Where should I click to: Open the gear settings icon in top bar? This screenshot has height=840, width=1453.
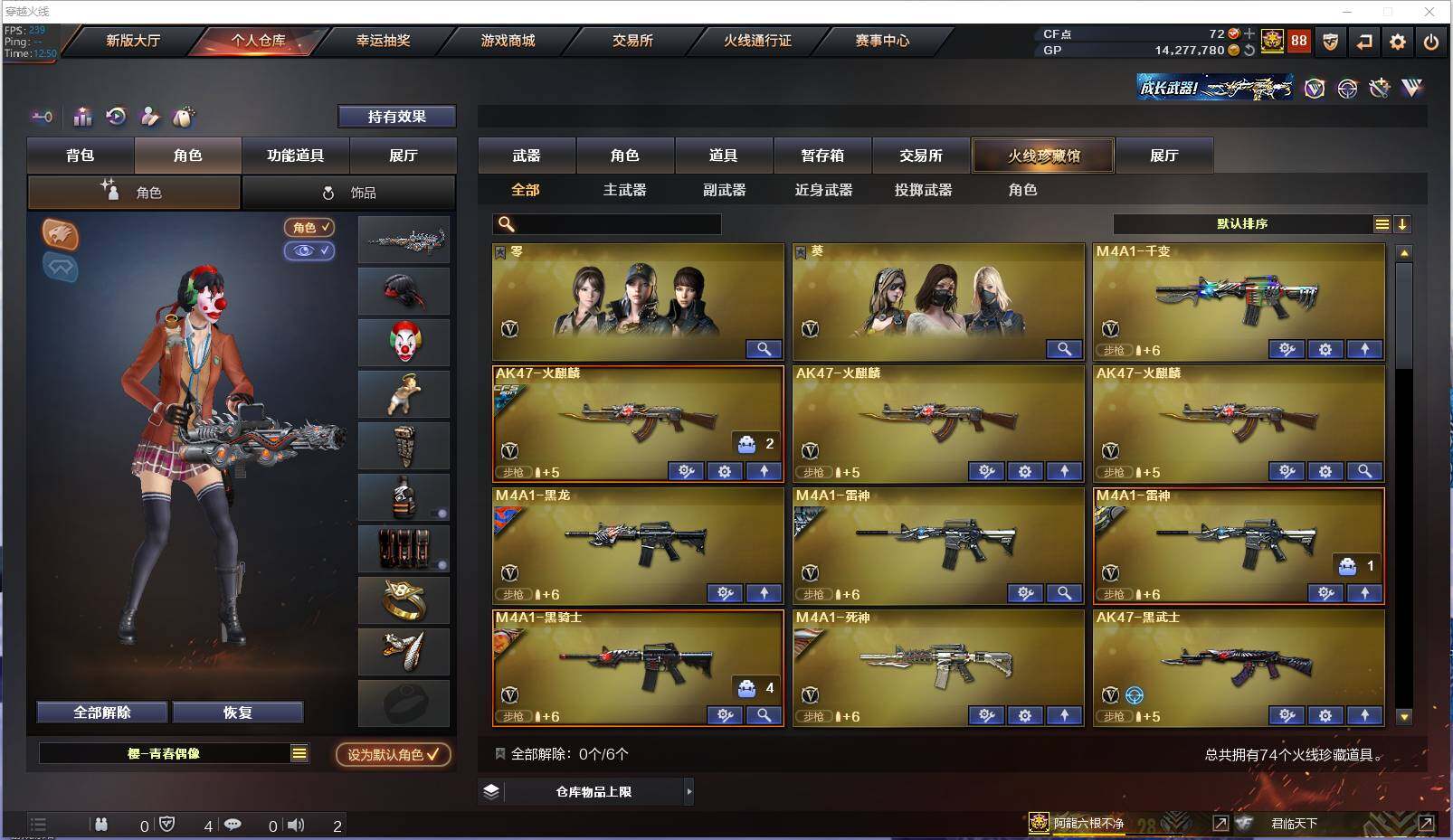pyautogui.click(x=1398, y=42)
